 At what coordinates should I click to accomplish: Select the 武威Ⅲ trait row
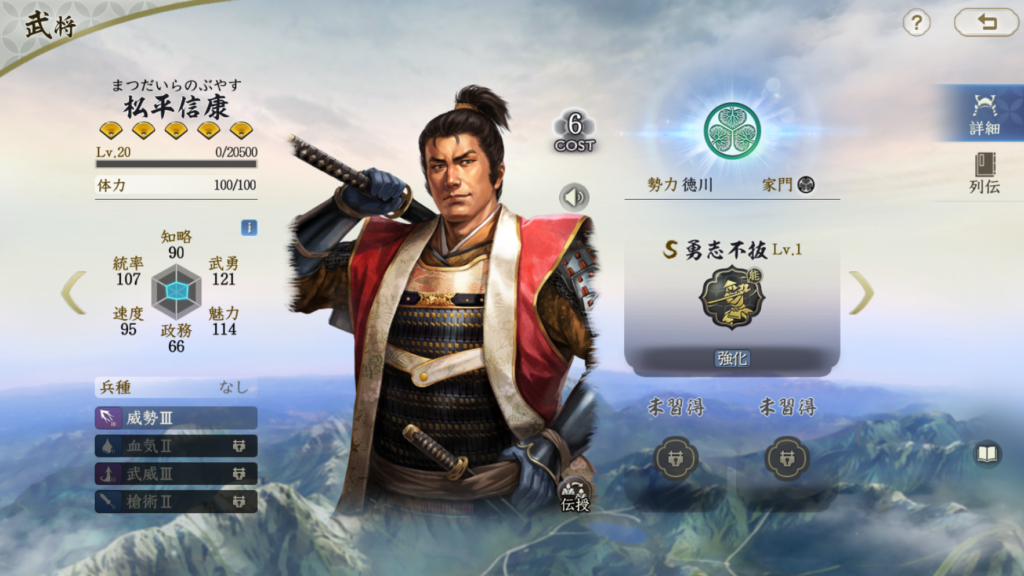(176, 473)
